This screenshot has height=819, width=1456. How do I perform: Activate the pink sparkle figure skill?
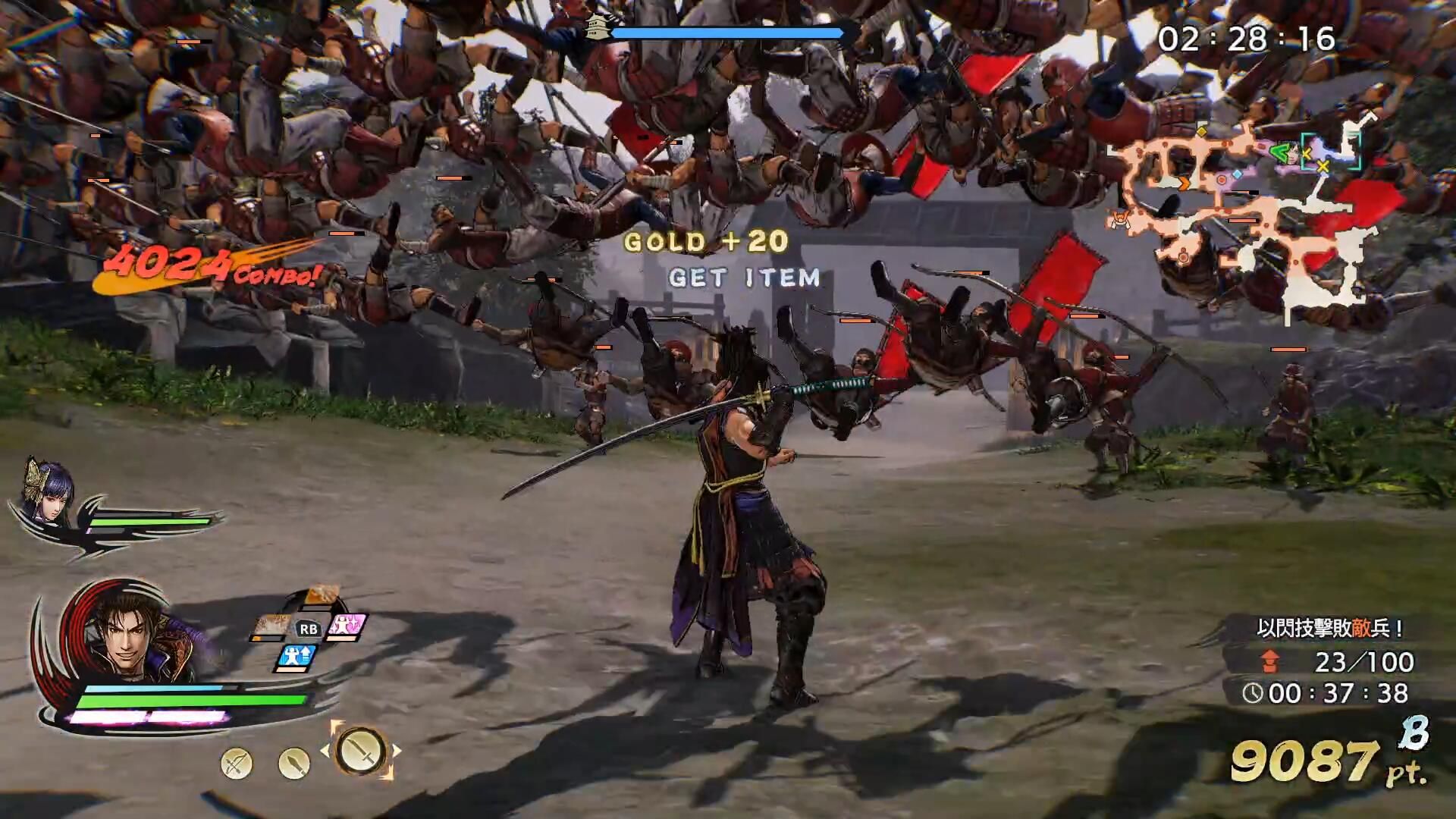(347, 627)
